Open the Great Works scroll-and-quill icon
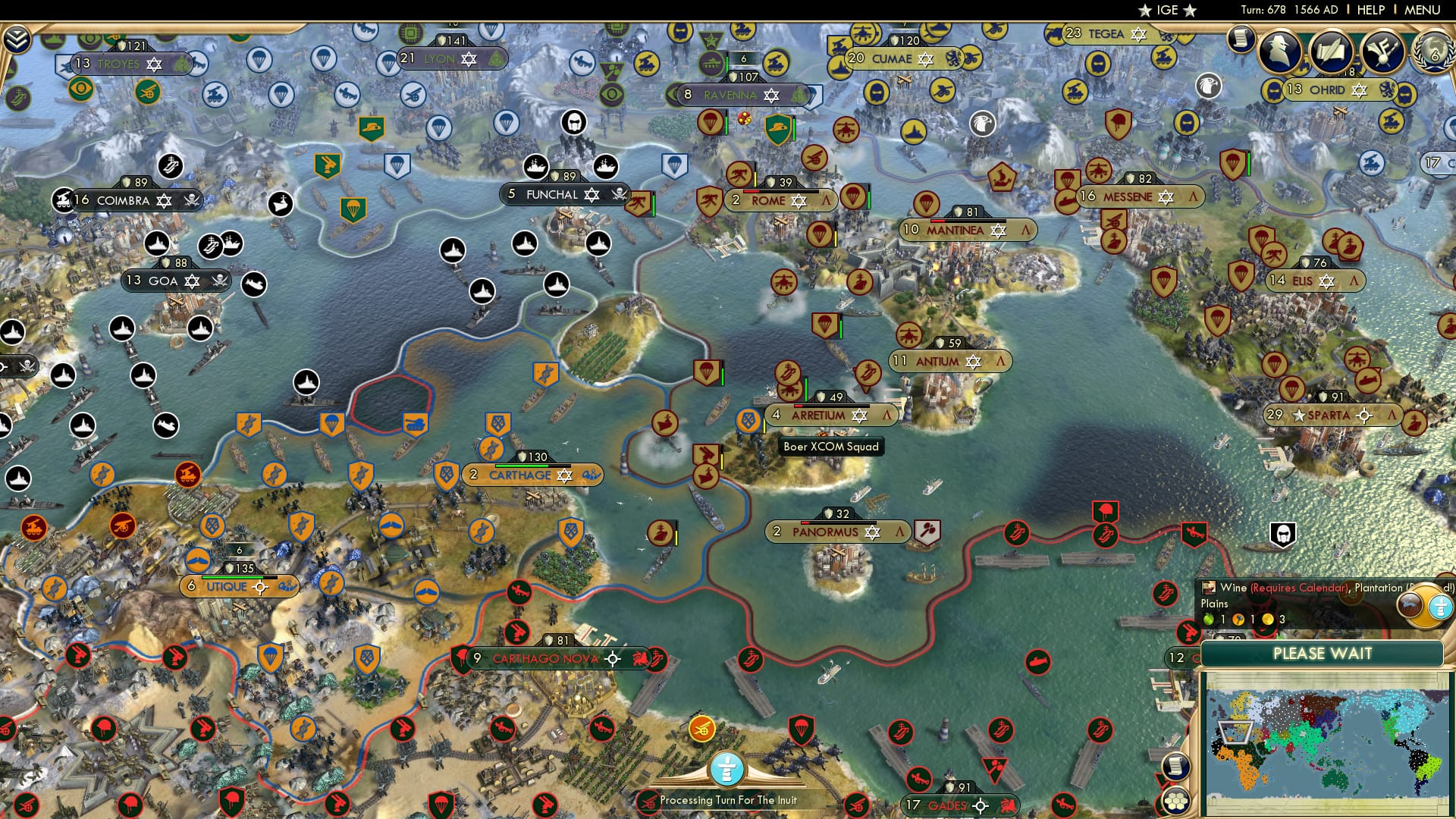1456x819 pixels. (x=1330, y=50)
